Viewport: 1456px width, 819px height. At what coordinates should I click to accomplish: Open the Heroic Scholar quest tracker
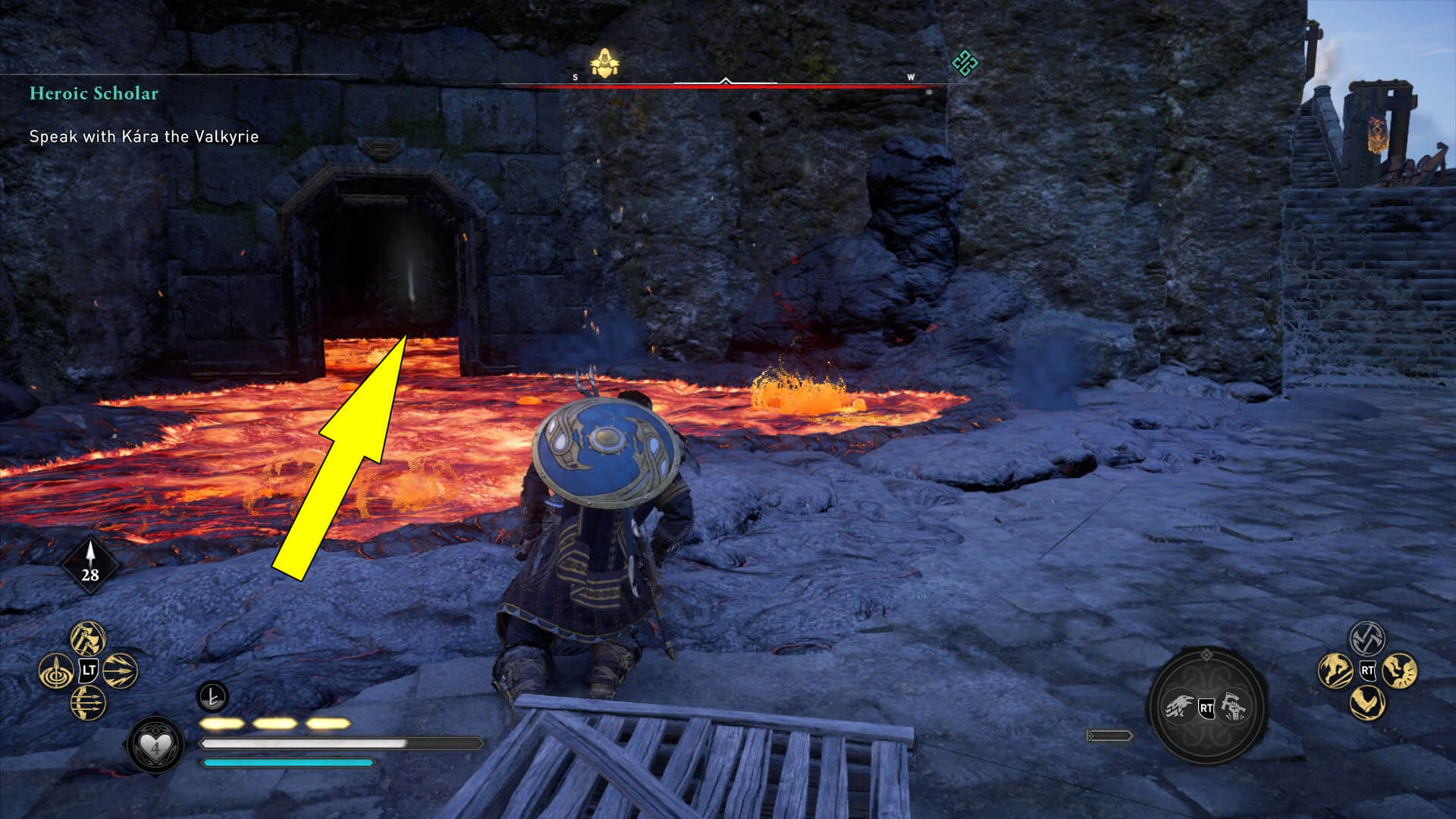(x=94, y=93)
